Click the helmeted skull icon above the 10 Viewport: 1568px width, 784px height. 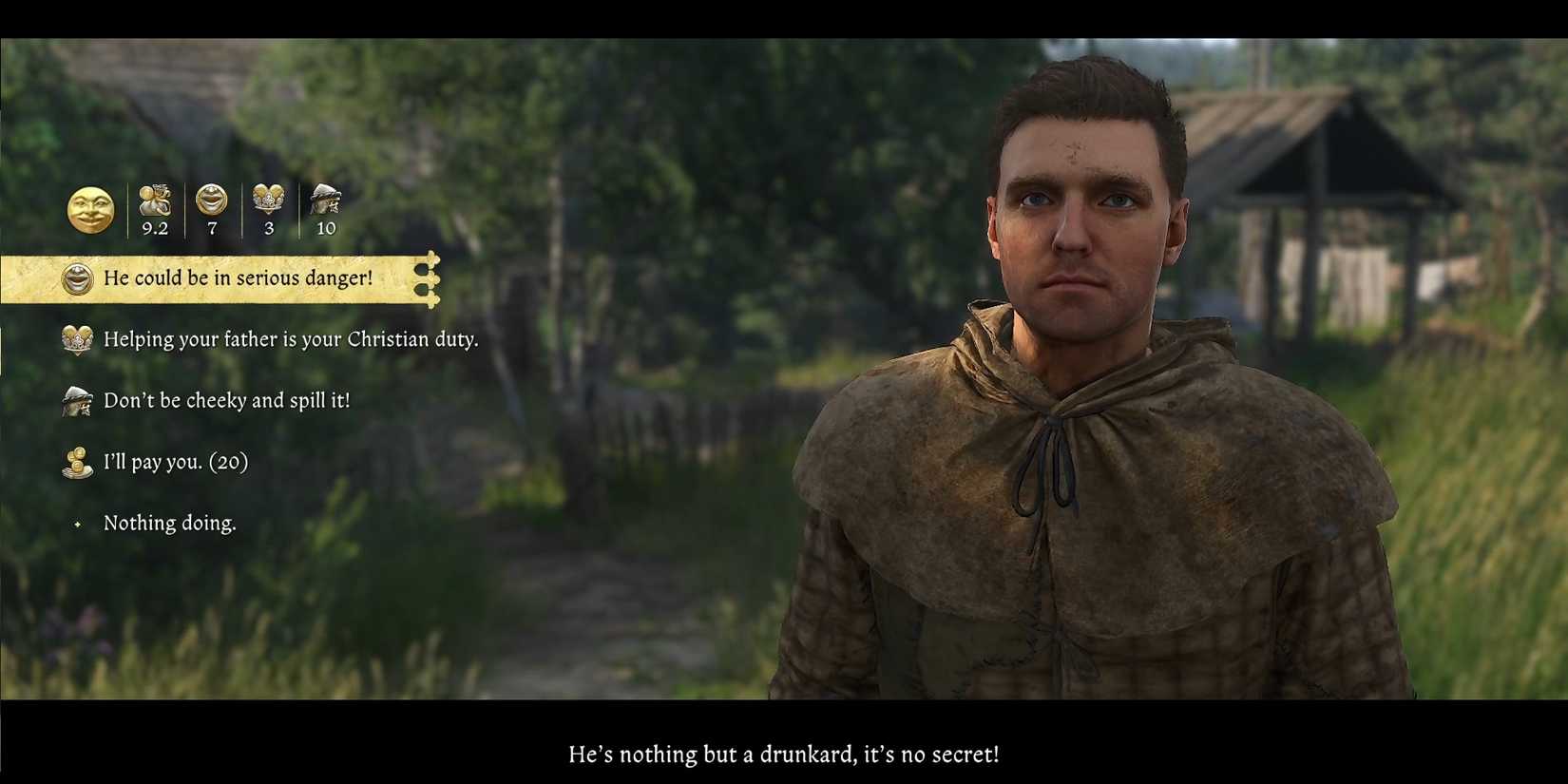click(x=325, y=197)
